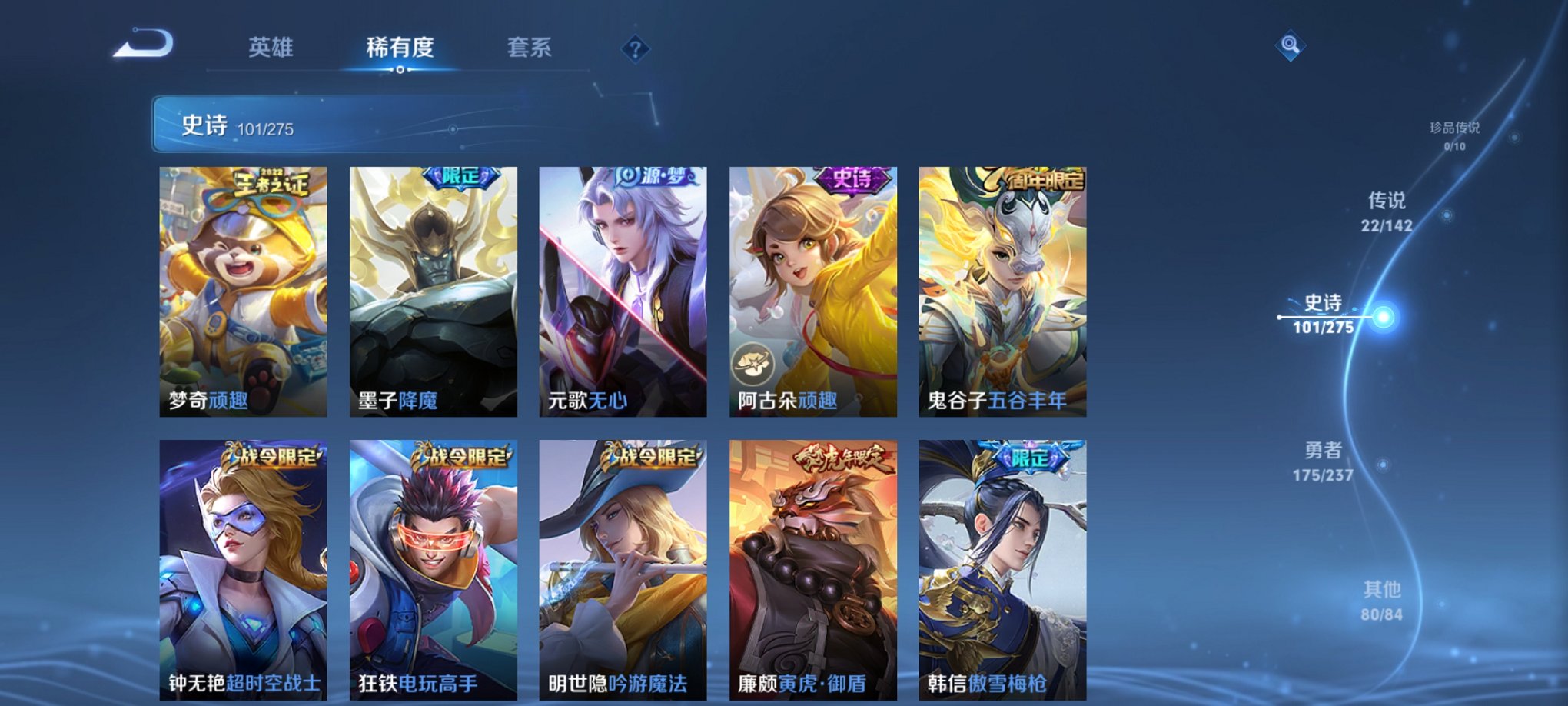Open 梦奇's 顽趣 skin card

[246, 292]
